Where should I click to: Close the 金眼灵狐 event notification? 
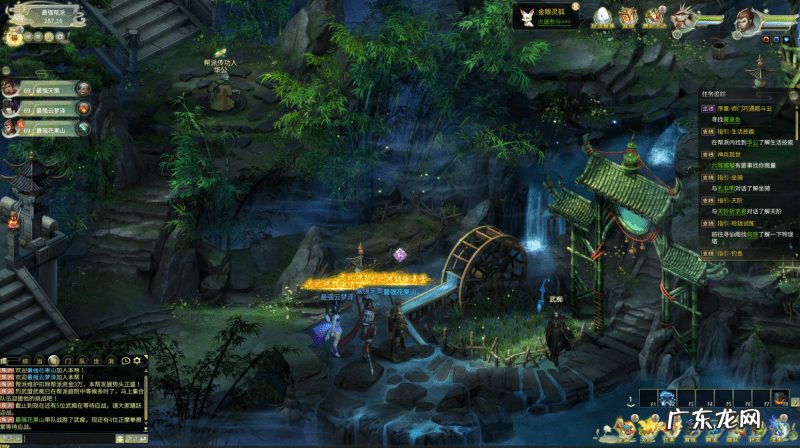click(575, 8)
